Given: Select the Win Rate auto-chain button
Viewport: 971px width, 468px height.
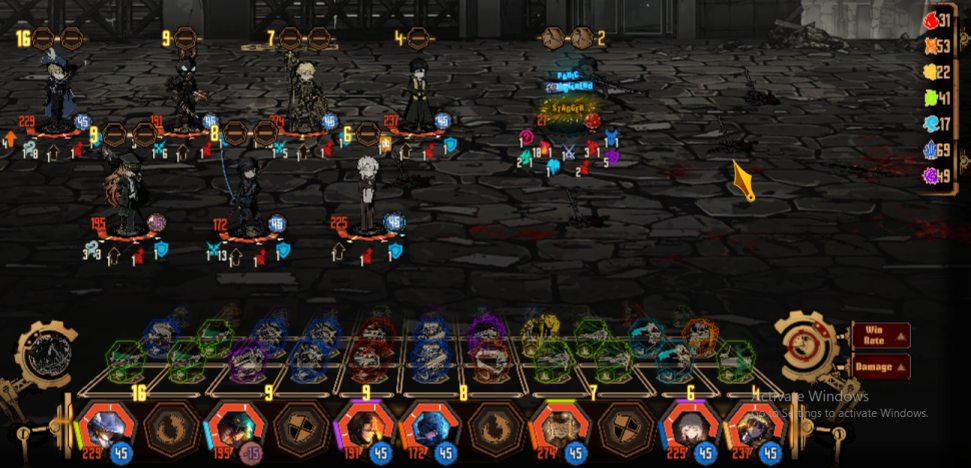Looking at the screenshot, I should tap(881, 335).
